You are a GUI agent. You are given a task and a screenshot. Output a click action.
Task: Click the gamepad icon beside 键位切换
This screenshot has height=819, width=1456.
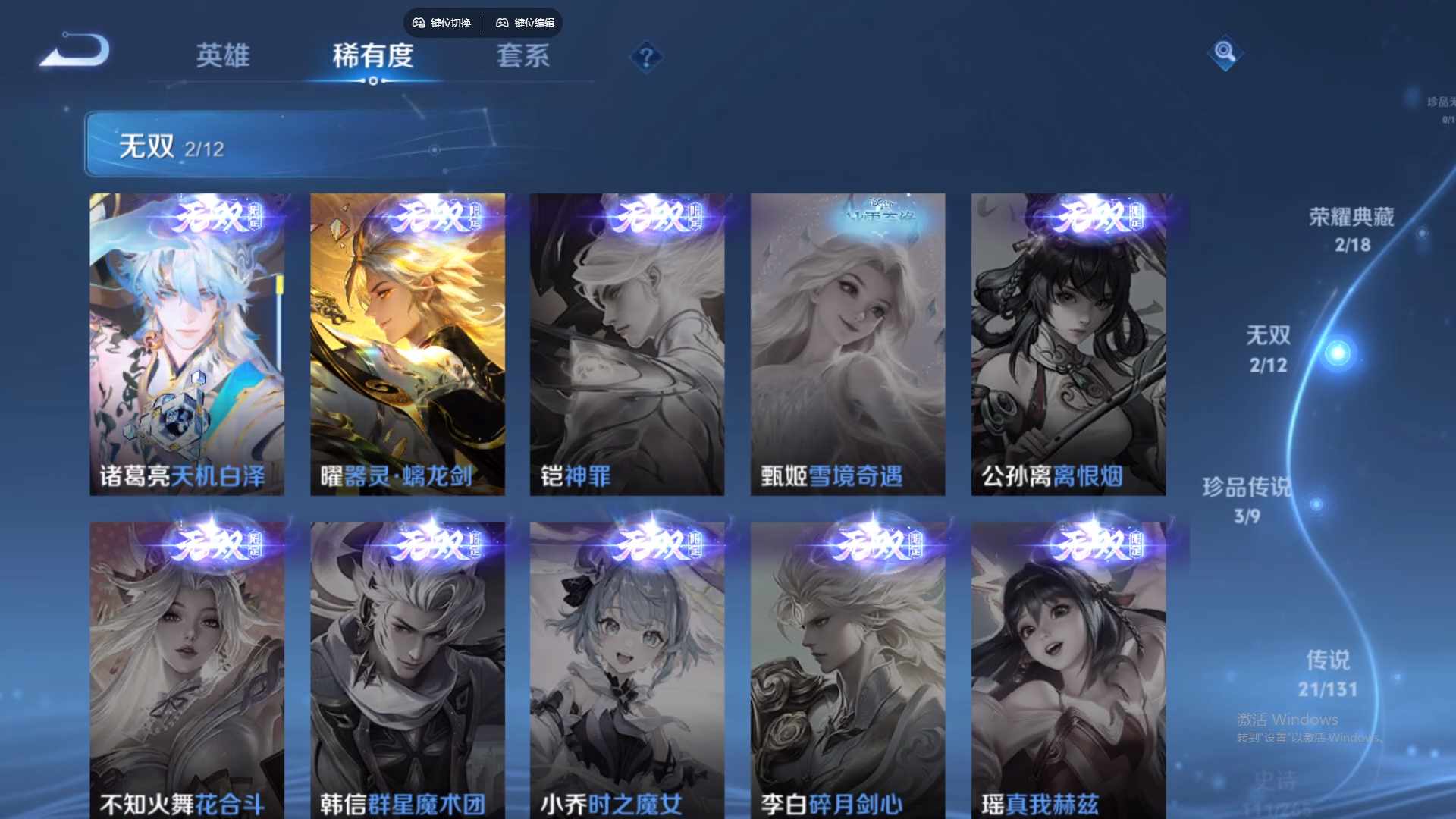coord(418,23)
